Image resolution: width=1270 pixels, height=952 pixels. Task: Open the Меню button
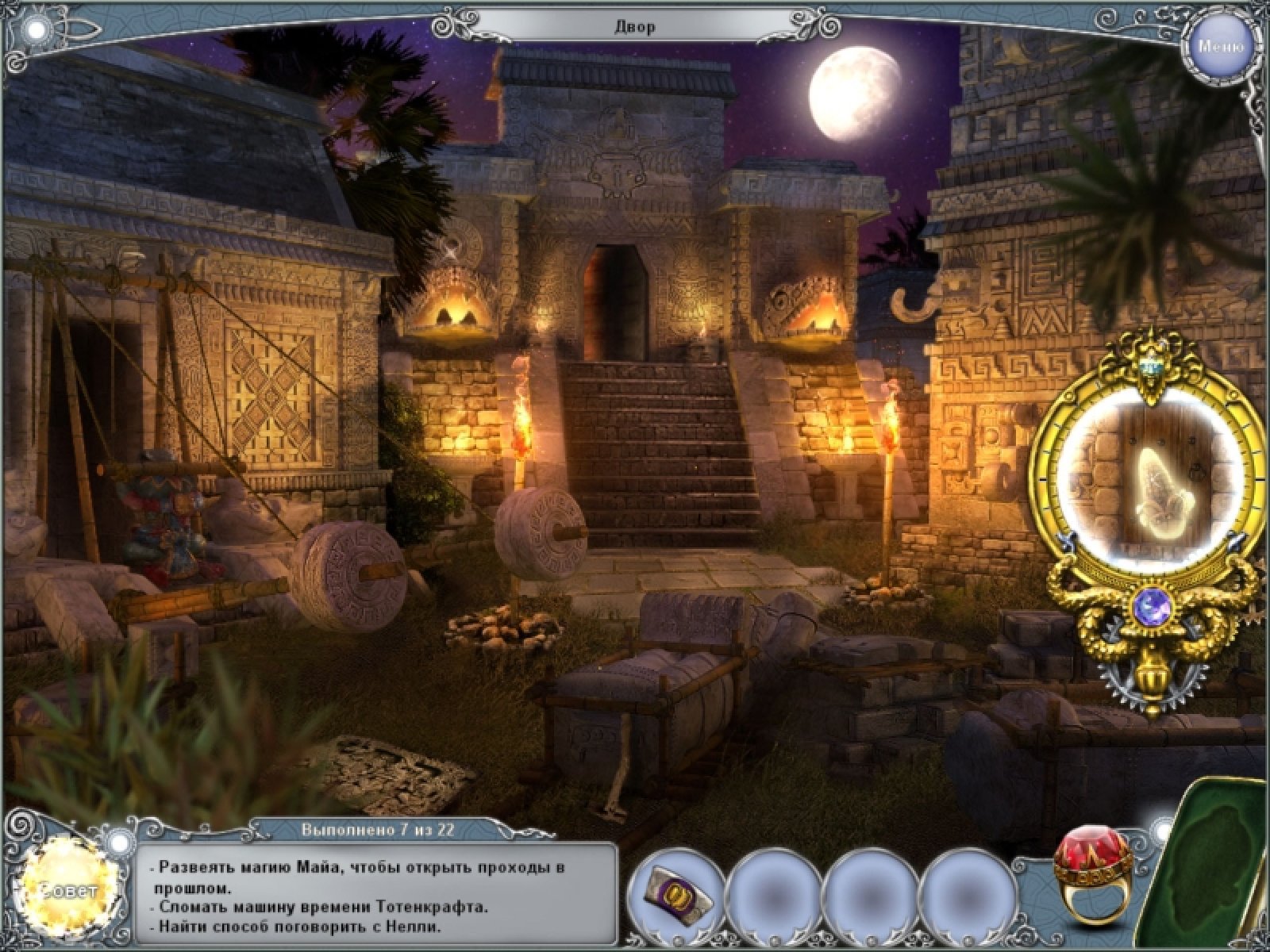[1220, 46]
